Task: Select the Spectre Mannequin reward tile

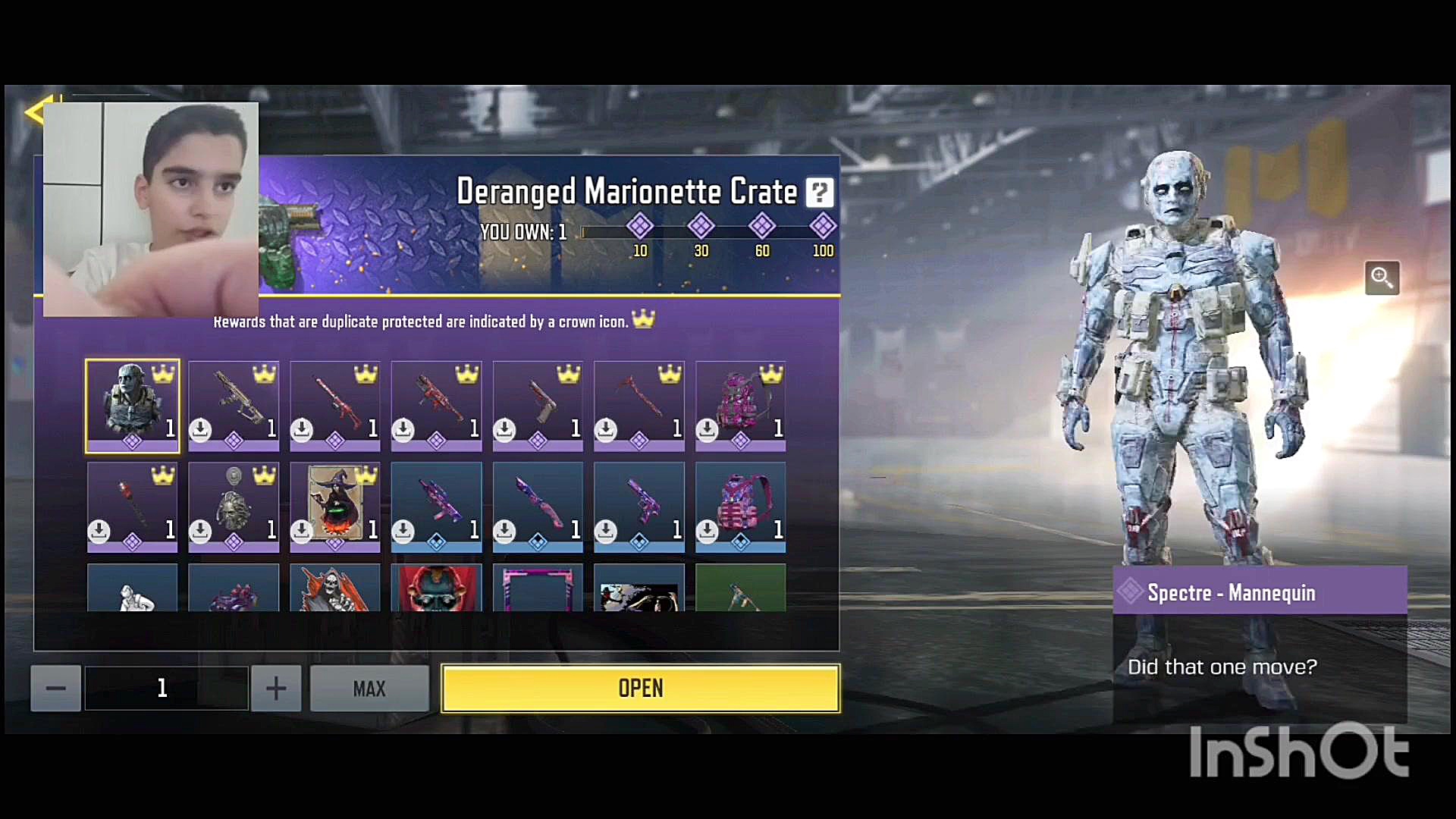Action: (x=133, y=406)
